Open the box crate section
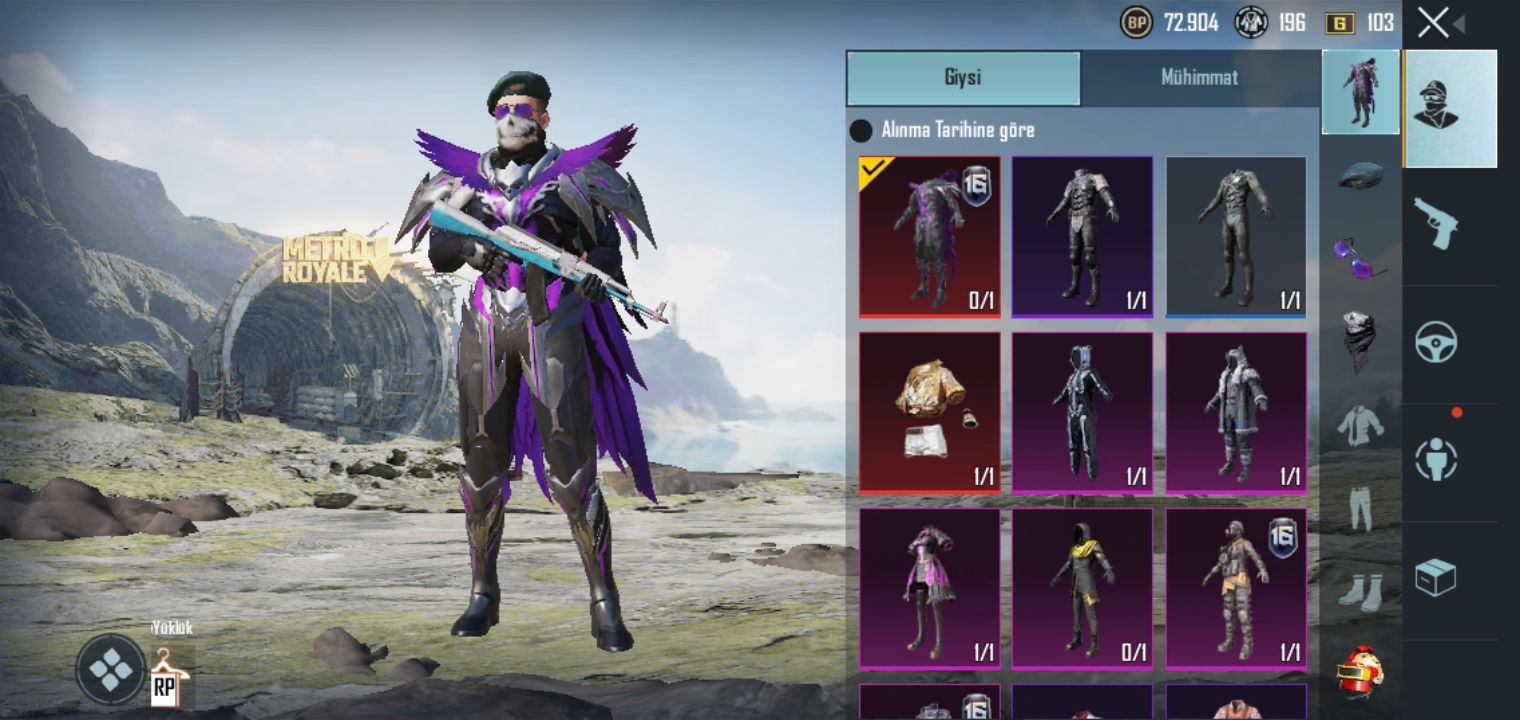1520x720 pixels. pyautogui.click(x=1436, y=577)
